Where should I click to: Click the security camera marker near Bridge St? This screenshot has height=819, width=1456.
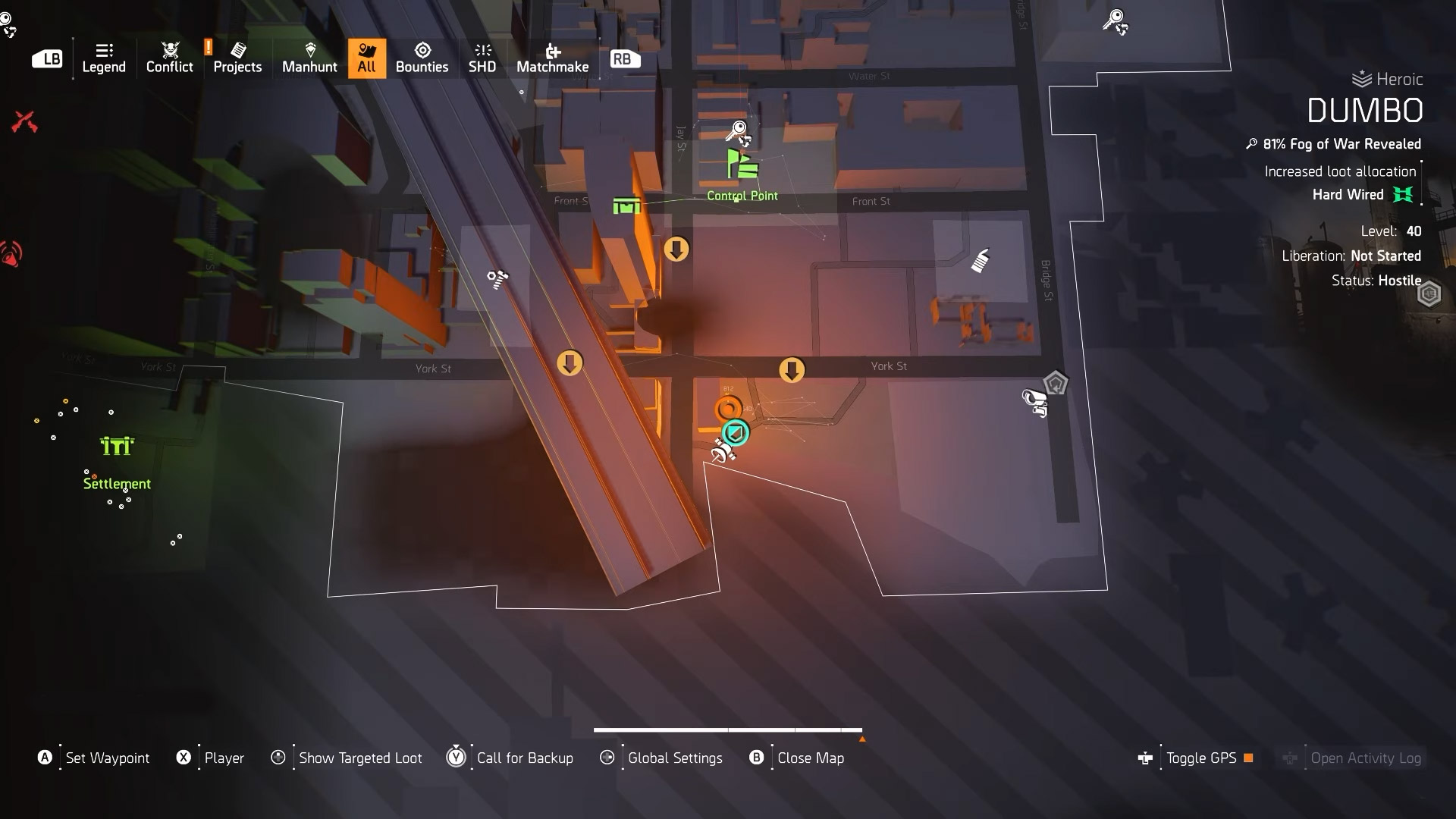pyautogui.click(x=1034, y=401)
